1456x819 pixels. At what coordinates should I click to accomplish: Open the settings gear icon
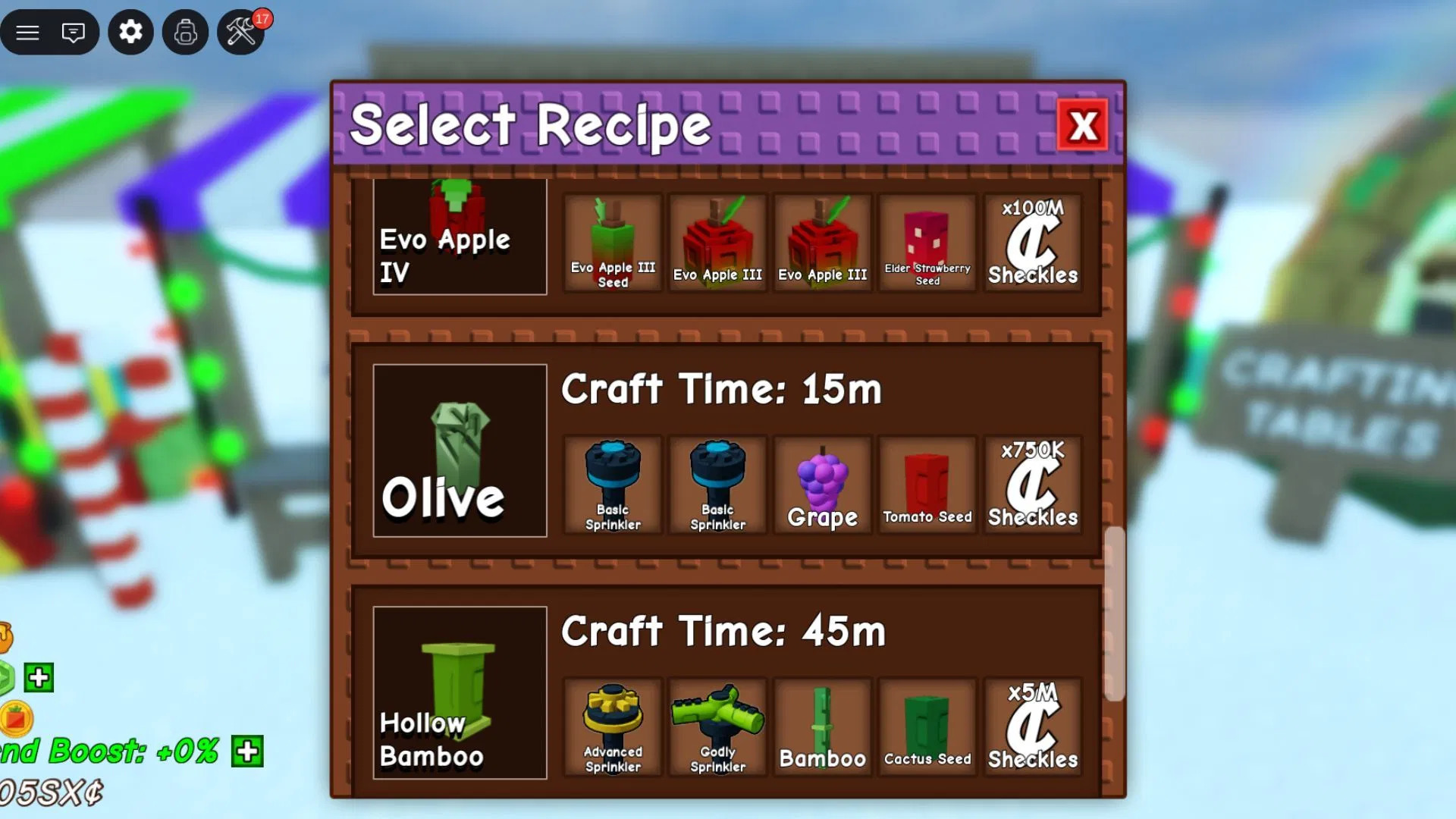130,32
